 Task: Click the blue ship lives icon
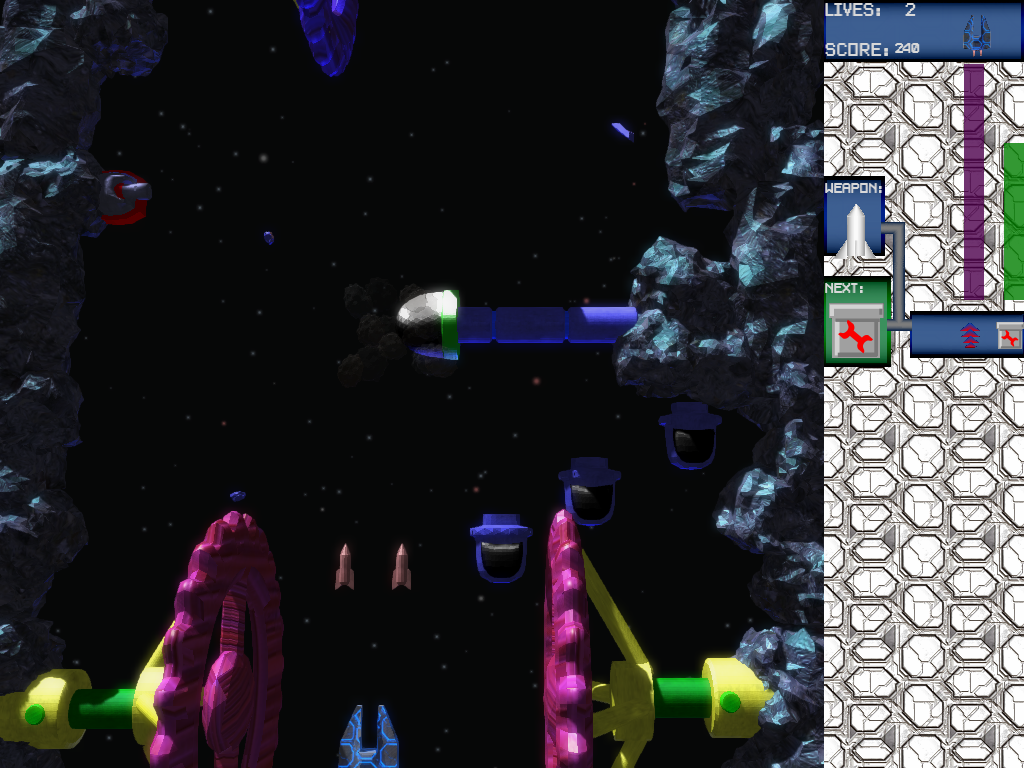(974, 35)
